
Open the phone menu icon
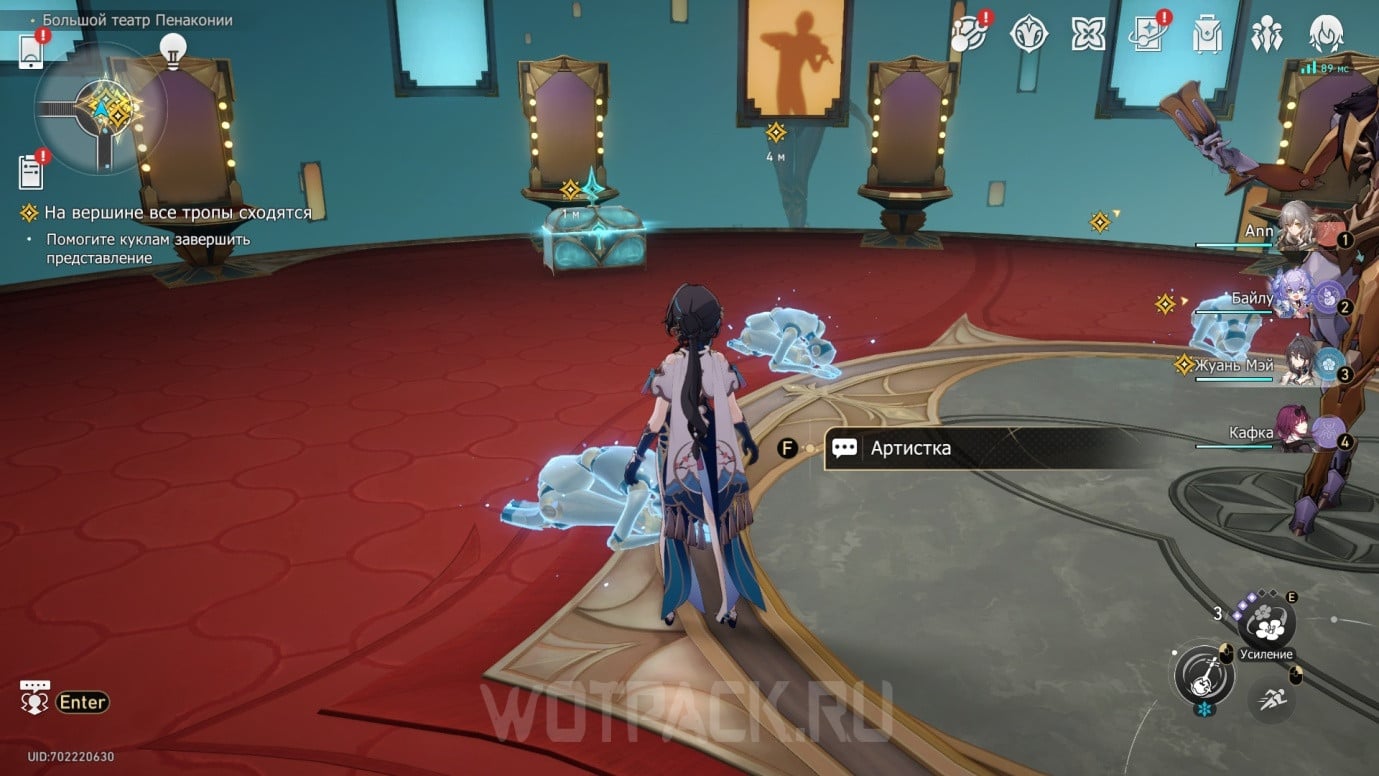(31, 50)
